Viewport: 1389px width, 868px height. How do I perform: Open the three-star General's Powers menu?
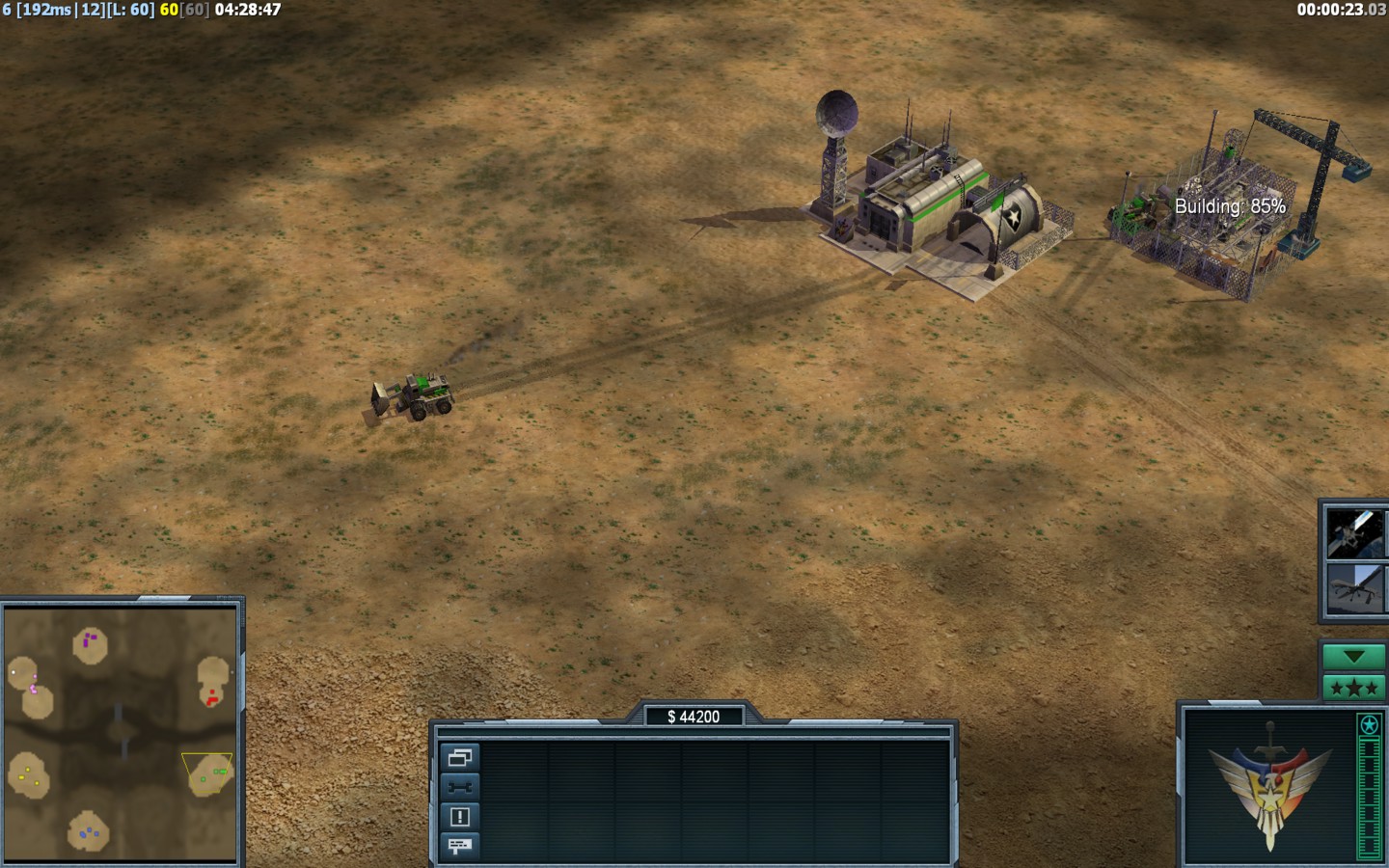[1353, 688]
